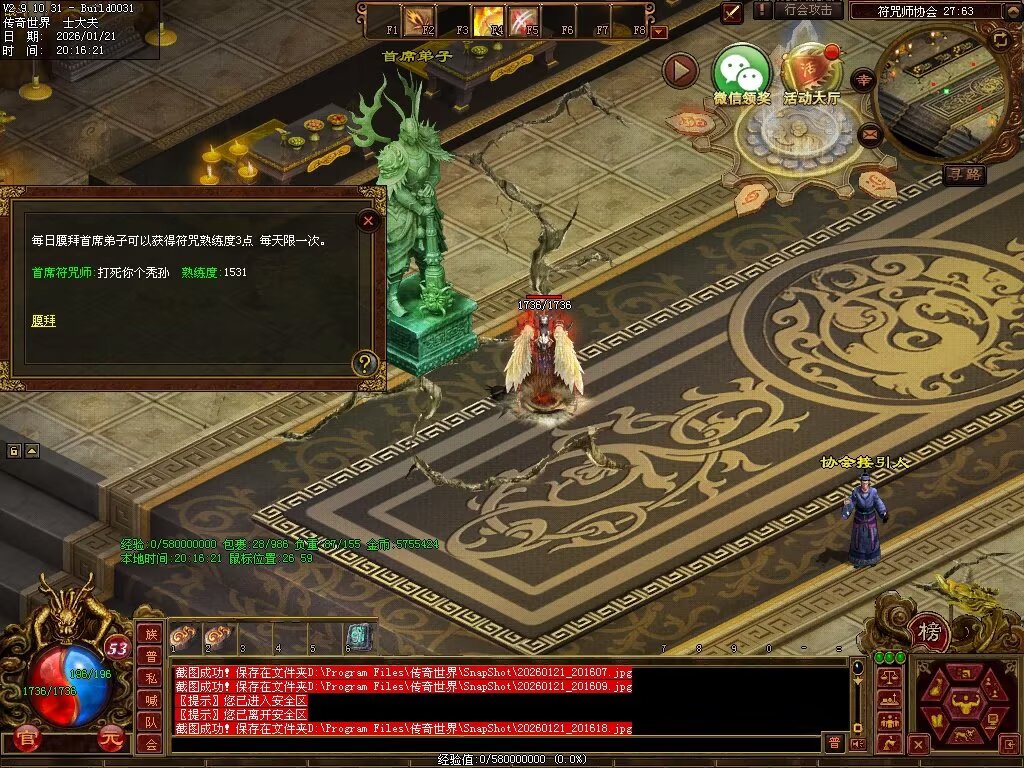Activate the 寻路 pathfinding button
Image resolution: width=1024 pixels, height=768 pixels.
click(x=964, y=175)
